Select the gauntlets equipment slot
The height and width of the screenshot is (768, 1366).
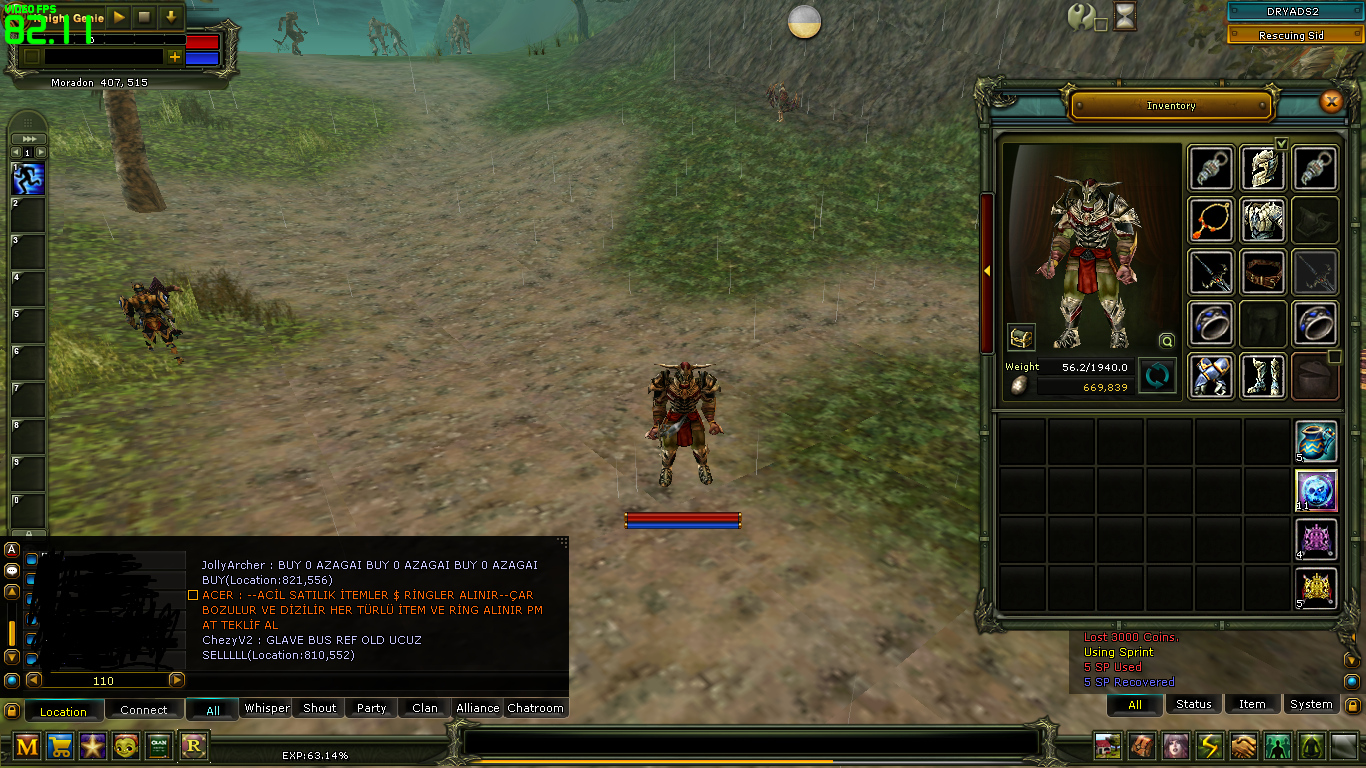[x=1211, y=375]
